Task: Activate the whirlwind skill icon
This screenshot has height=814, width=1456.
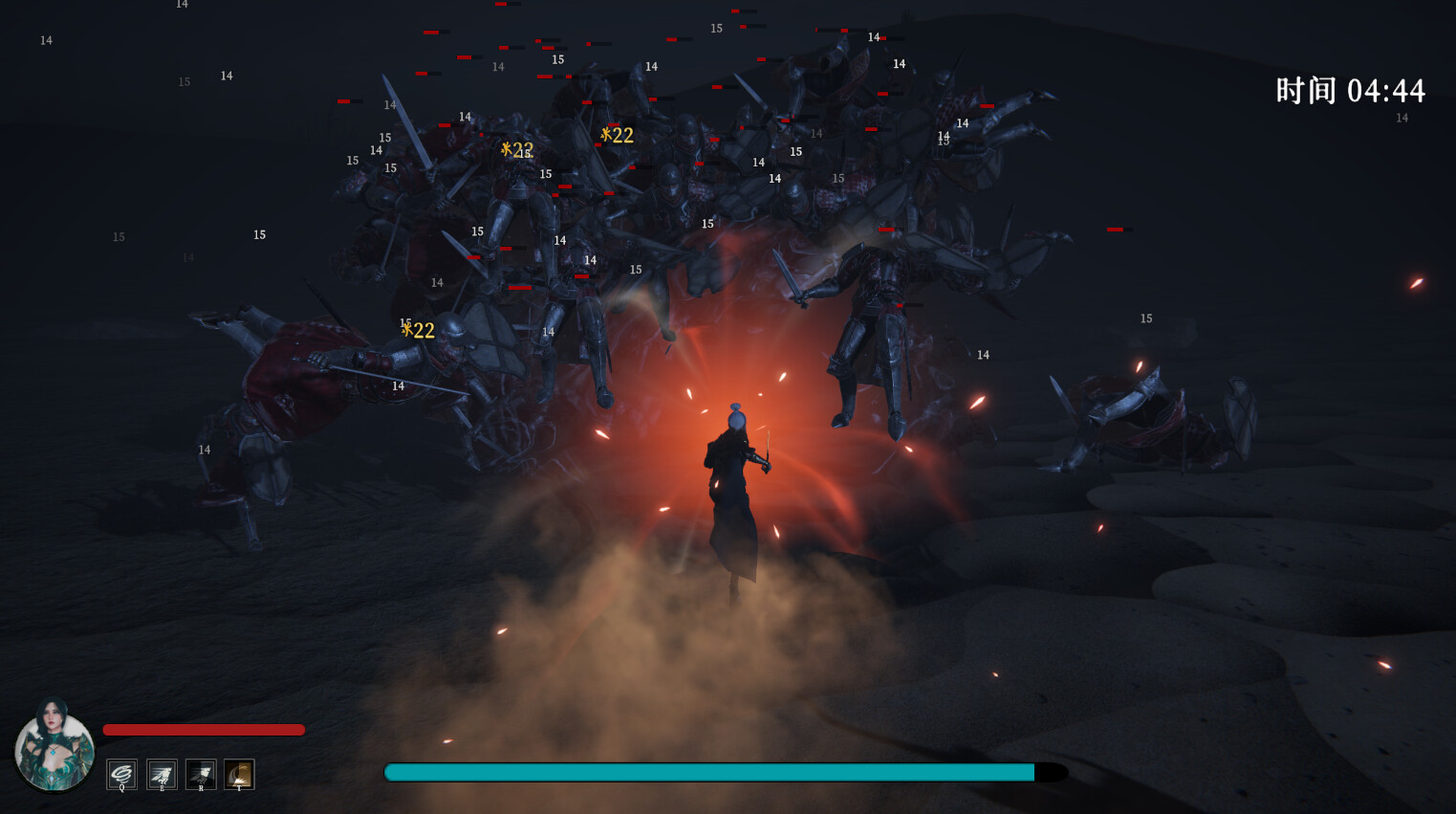Action: click(x=121, y=775)
